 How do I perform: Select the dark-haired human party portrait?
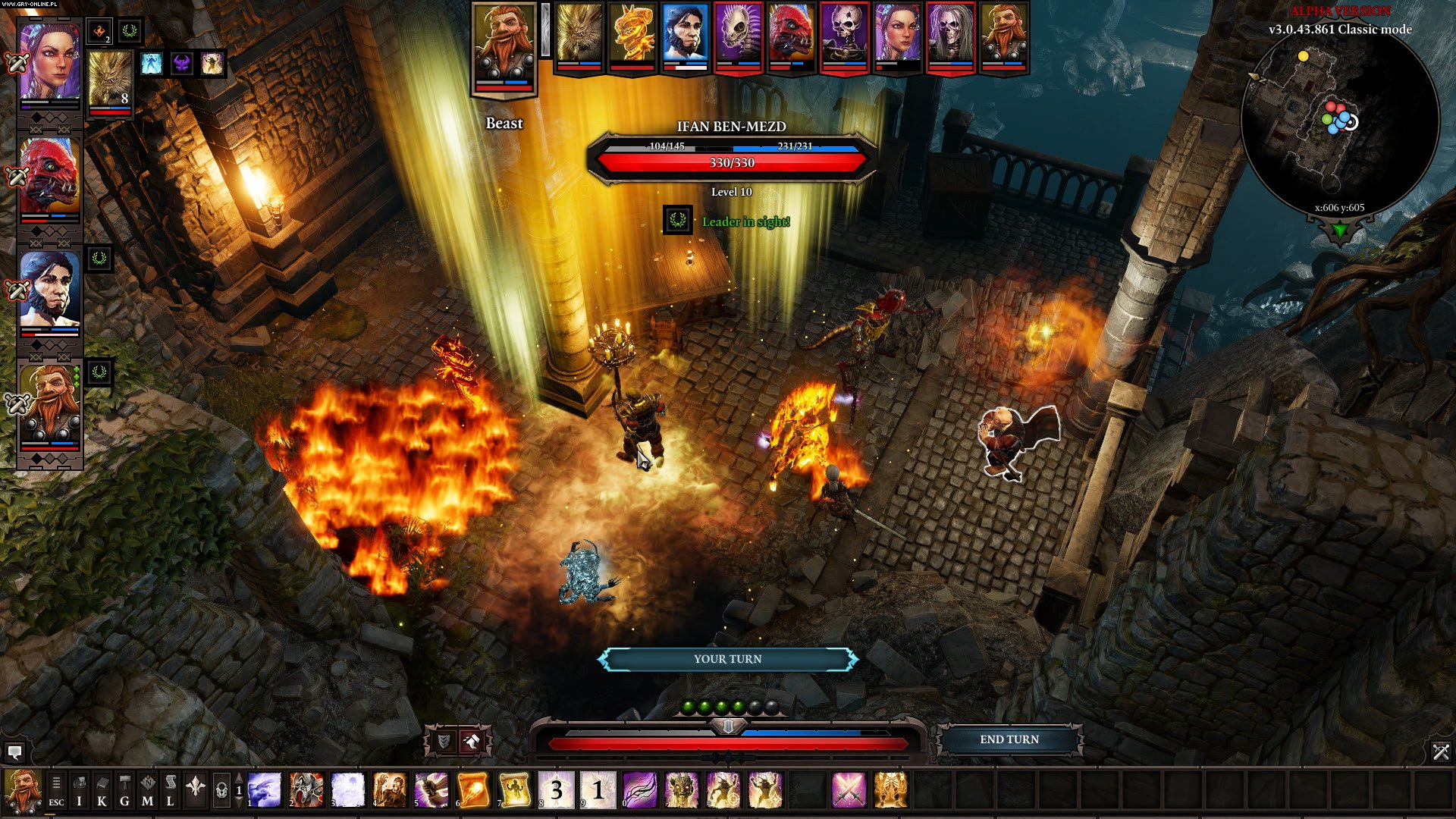[49, 291]
